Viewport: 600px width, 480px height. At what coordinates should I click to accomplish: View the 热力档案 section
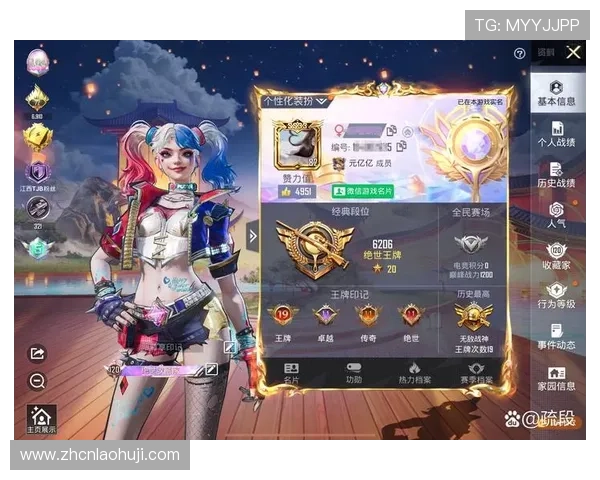(x=415, y=373)
